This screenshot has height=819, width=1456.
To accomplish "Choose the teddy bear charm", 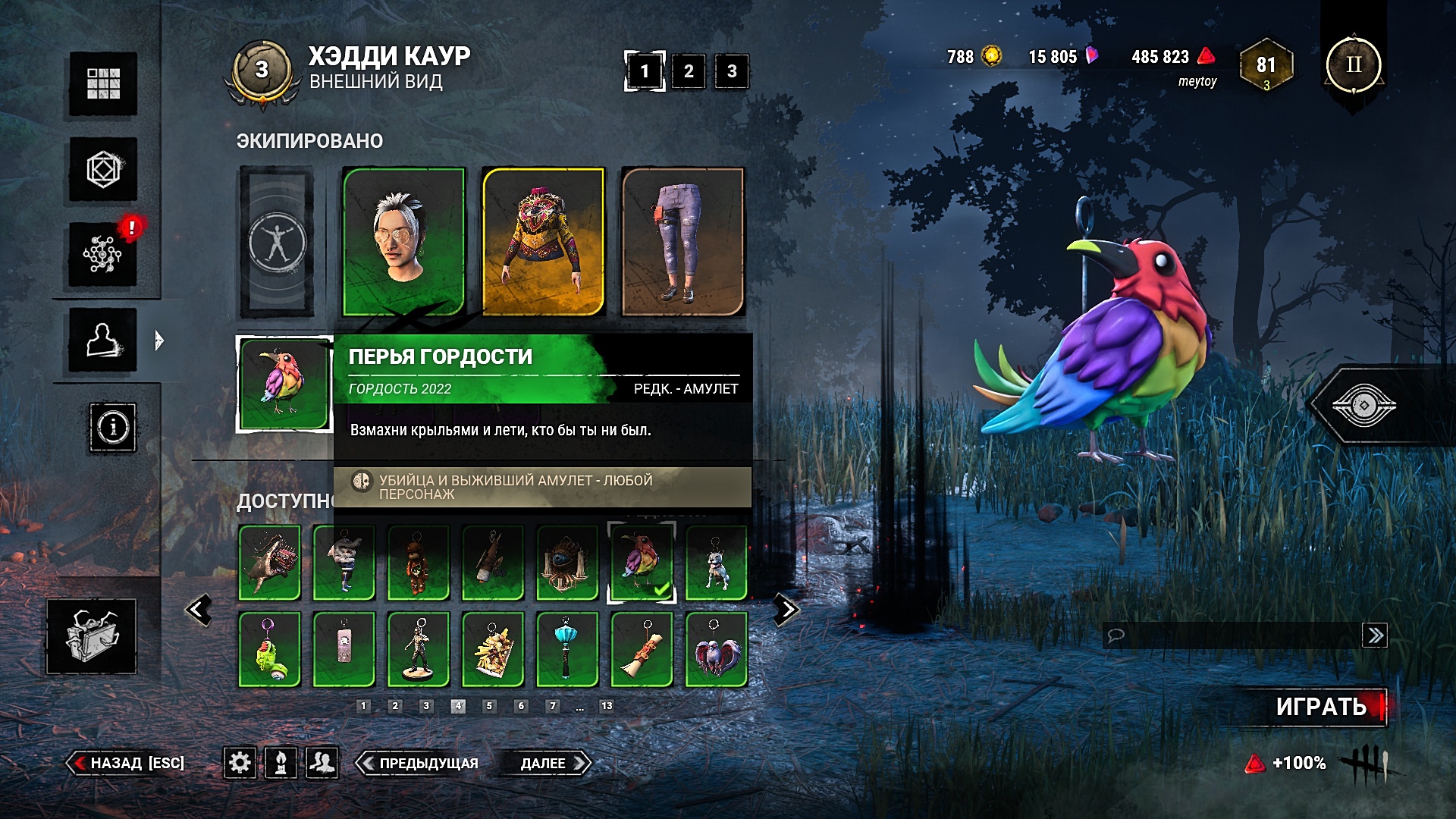I will [418, 563].
